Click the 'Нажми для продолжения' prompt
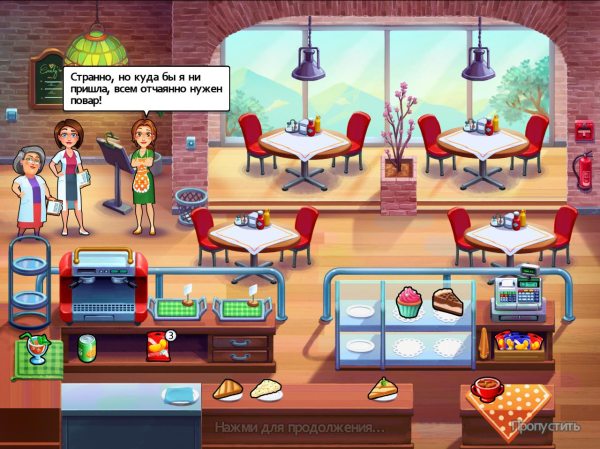Screen dimensions: 600x449 click(x=299, y=428)
